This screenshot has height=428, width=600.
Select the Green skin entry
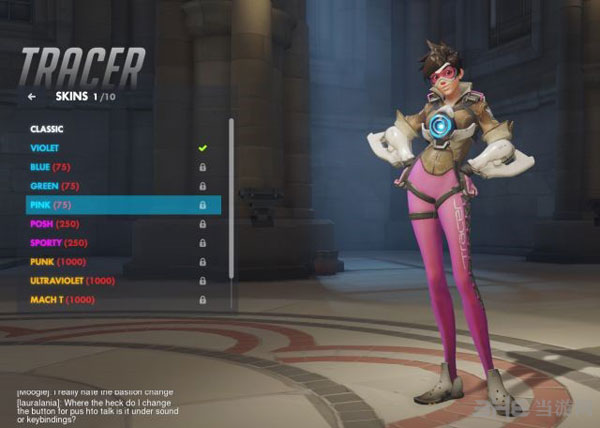(x=56, y=186)
